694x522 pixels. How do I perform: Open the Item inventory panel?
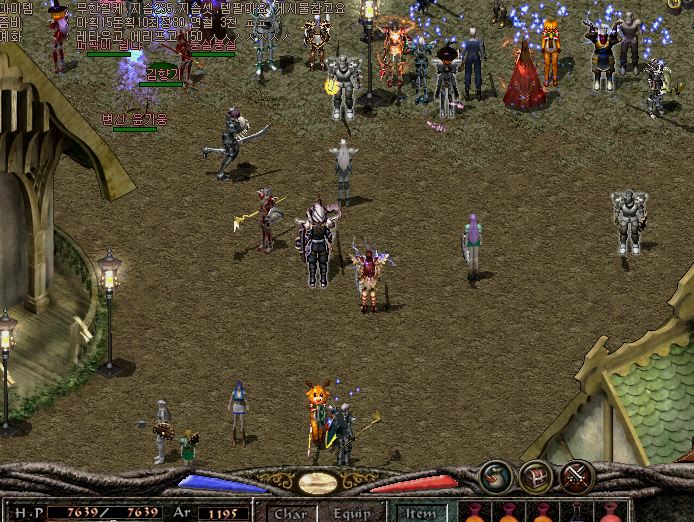click(421, 514)
